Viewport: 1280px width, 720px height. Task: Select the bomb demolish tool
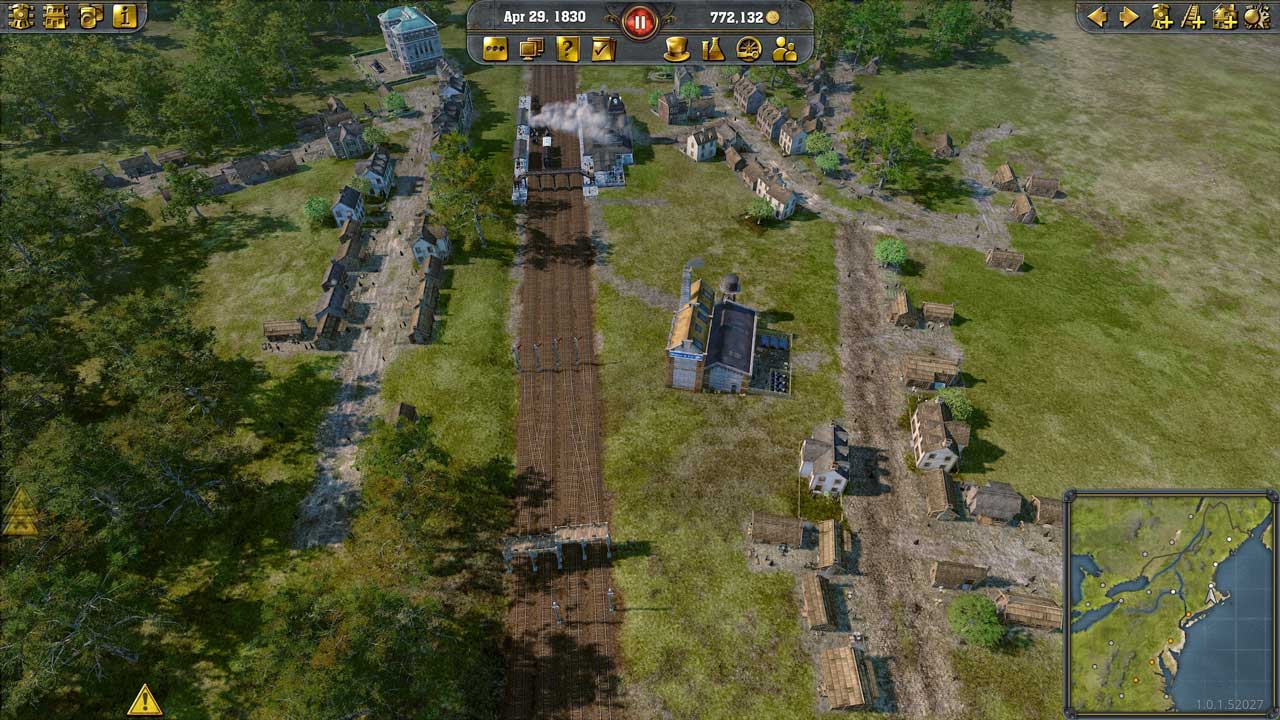(x=1256, y=16)
